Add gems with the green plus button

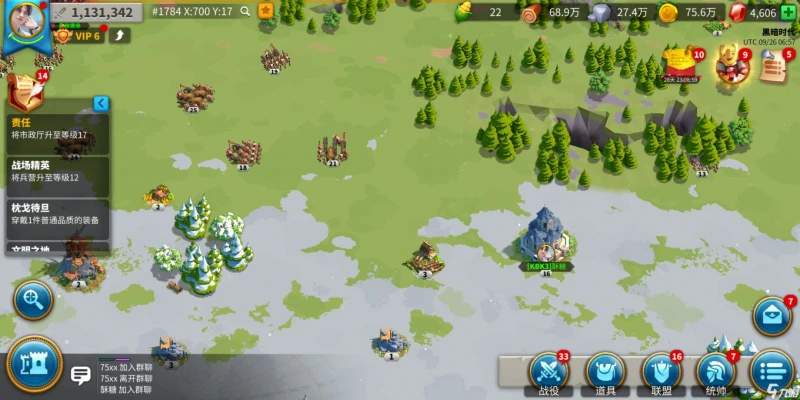coord(788,12)
